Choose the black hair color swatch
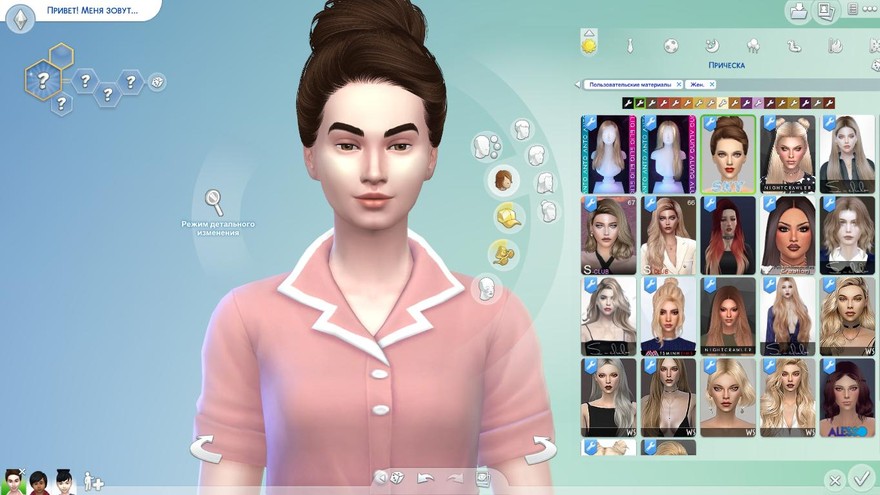 point(628,103)
